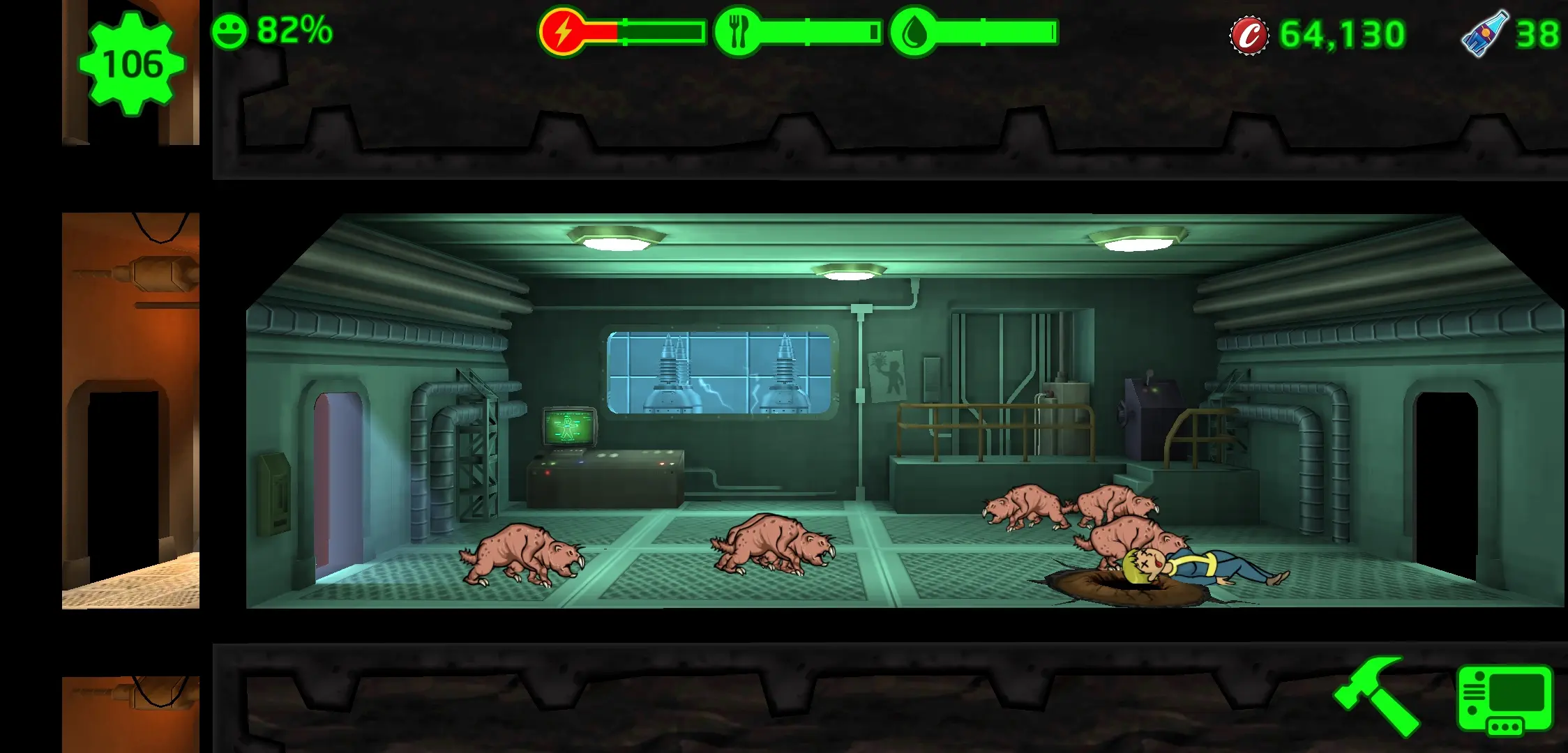This screenshot has height=753, width=1568.
Task: Tap the bottle cap currency icon
Action: click(x=1249, y=34)
